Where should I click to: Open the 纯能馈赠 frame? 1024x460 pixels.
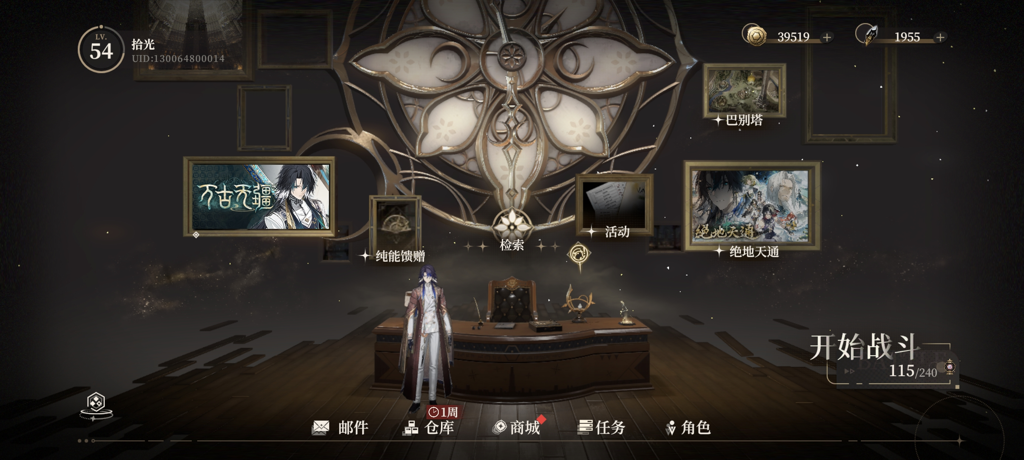tap(395, 224)
